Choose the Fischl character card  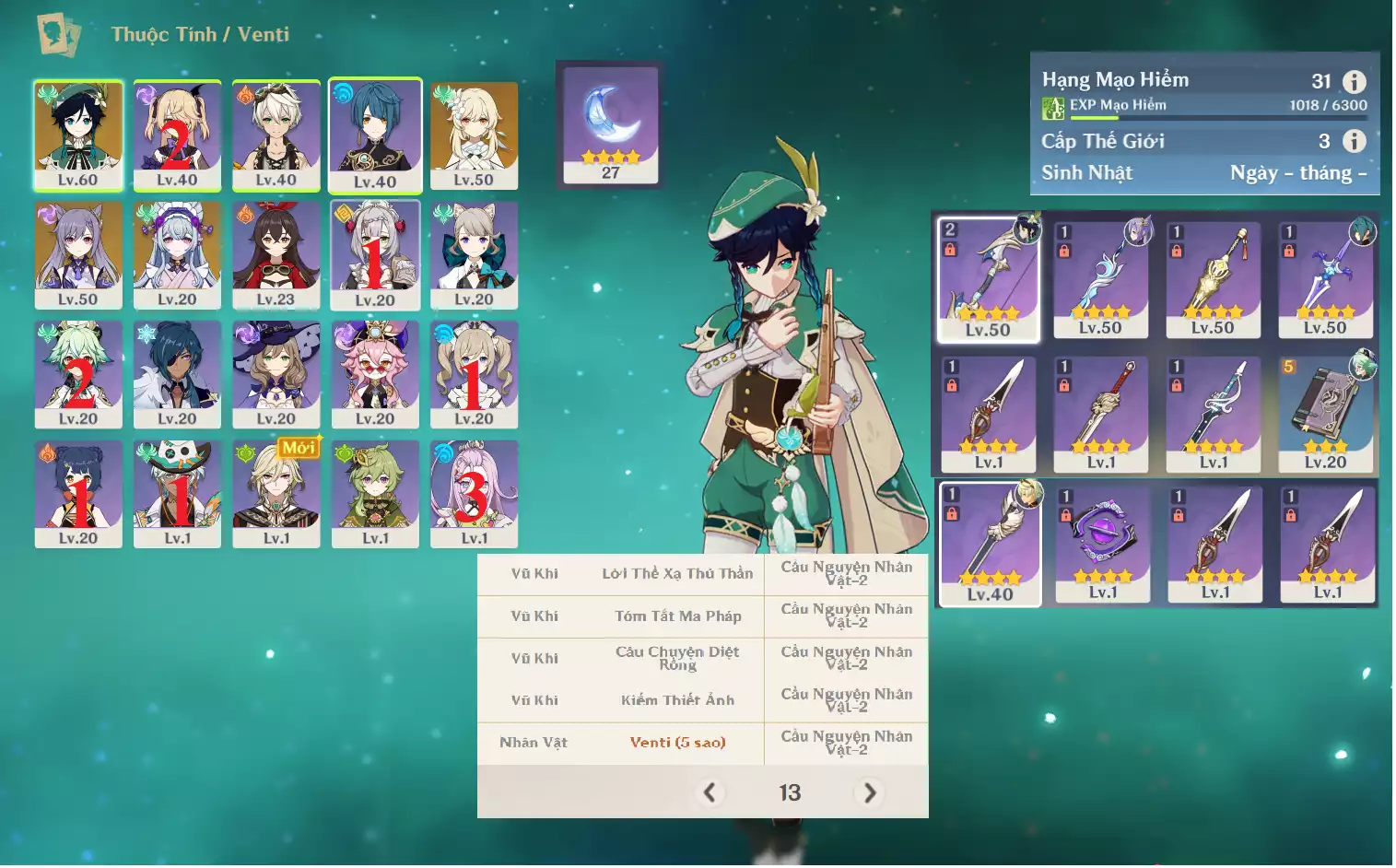[x=177, y=135]
